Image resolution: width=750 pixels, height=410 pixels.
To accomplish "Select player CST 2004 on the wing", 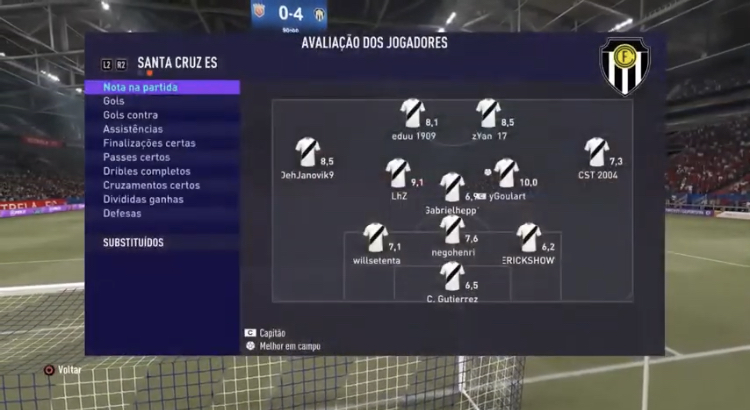I will pyautogui.click(x=597, y=151).
